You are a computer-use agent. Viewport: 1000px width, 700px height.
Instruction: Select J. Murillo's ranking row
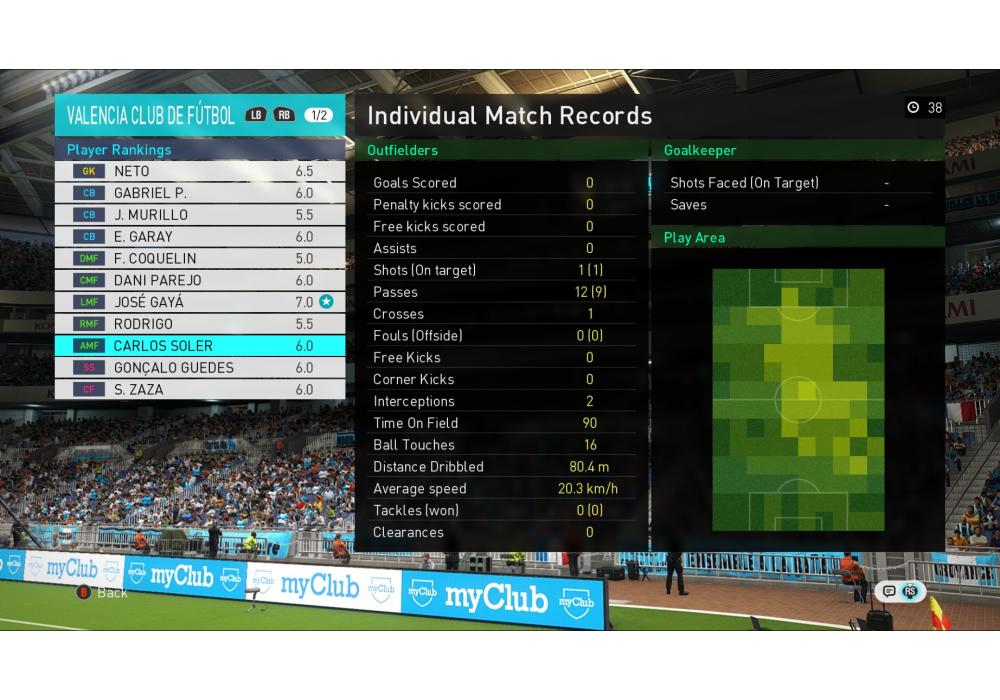(x=200, y=215)
